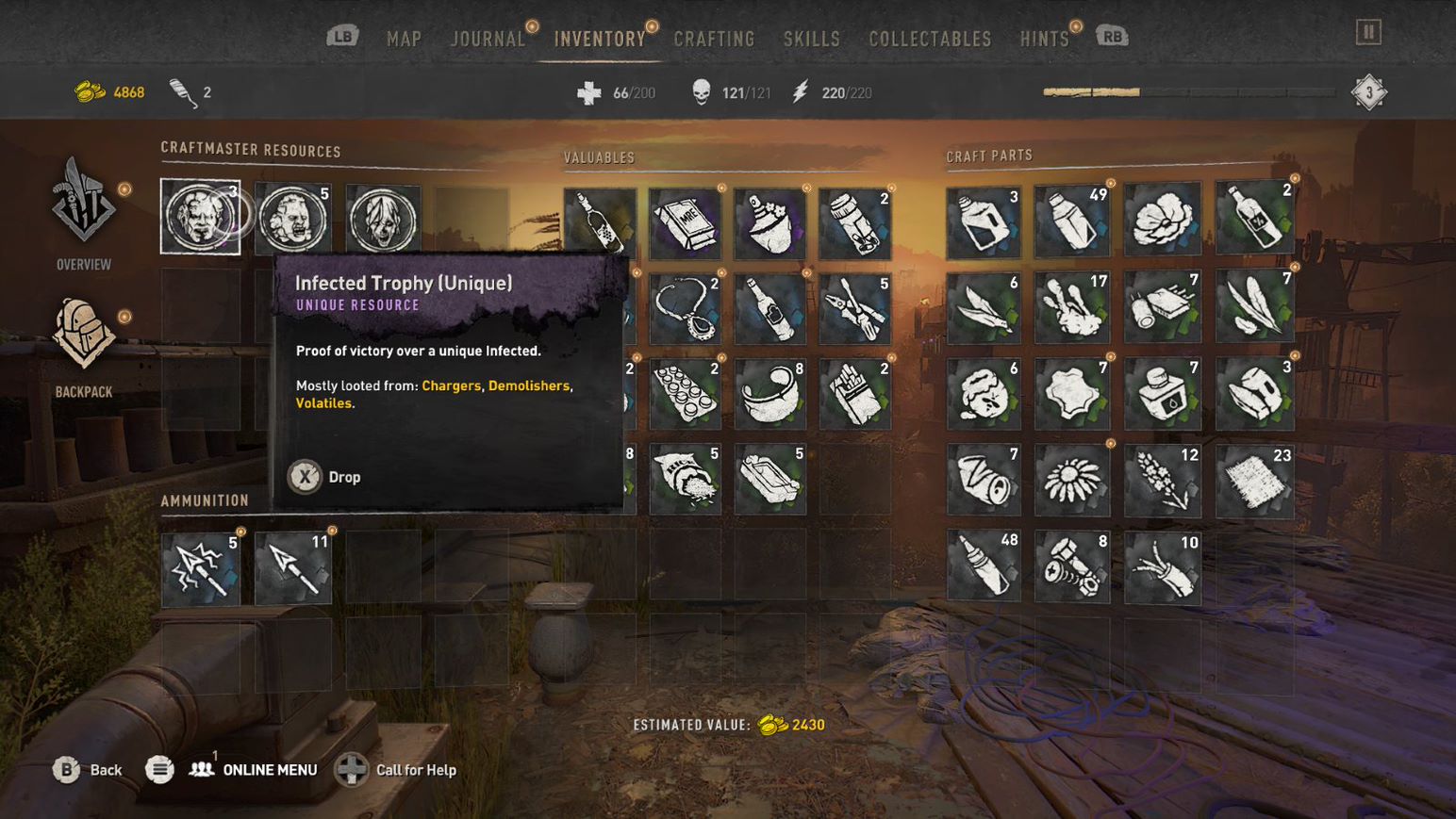This screenshot has height=819, width=1456.
Task: Click the necklace item in Valuables
Action: [x=684, y=308]
